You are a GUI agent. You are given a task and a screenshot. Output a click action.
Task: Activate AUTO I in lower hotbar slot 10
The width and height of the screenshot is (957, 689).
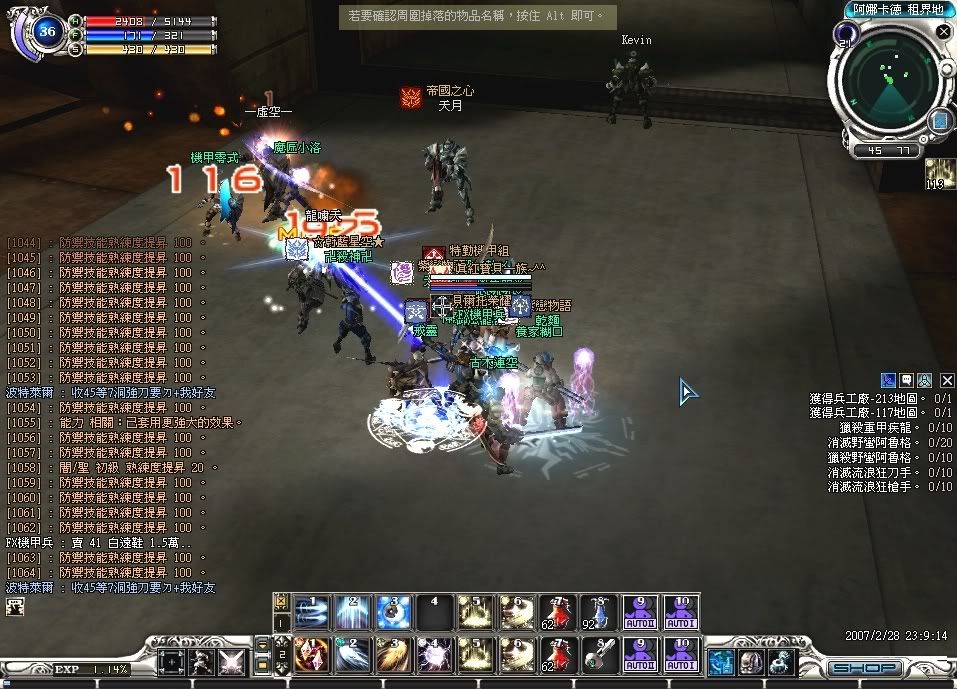(x=680, y=655)
